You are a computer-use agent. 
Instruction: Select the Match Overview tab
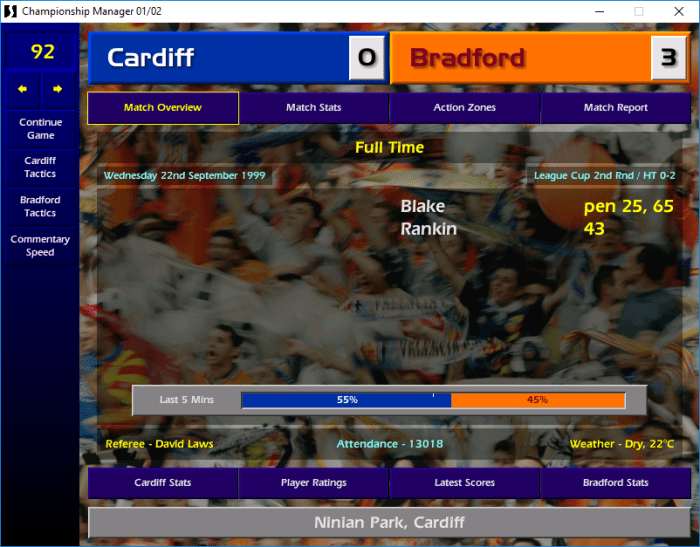(163, 108)
